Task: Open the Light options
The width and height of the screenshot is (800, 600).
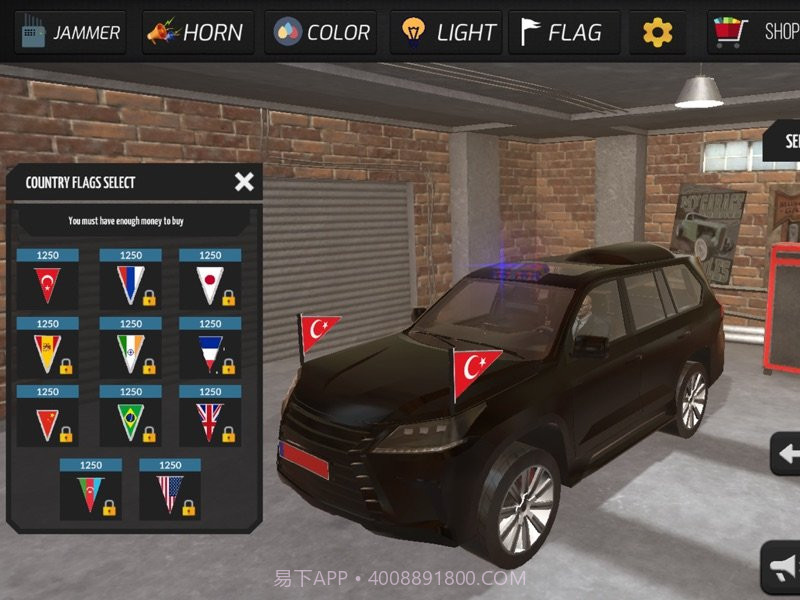Action: pyautogui.click(x=447, y=32)
